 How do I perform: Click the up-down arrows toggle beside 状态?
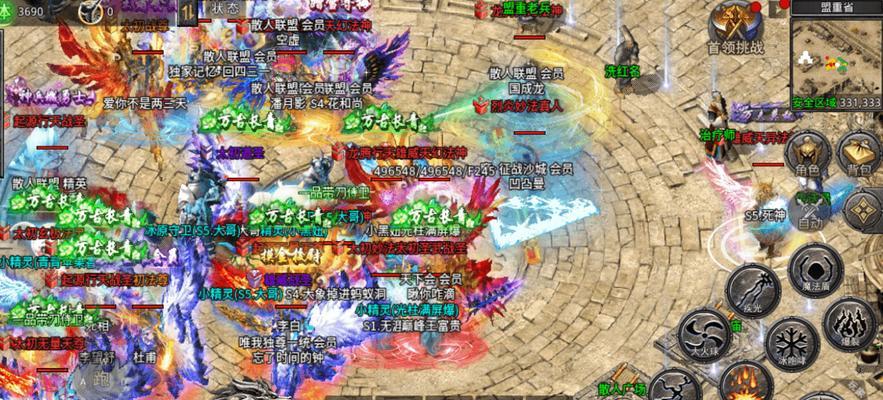click(187, 9)
